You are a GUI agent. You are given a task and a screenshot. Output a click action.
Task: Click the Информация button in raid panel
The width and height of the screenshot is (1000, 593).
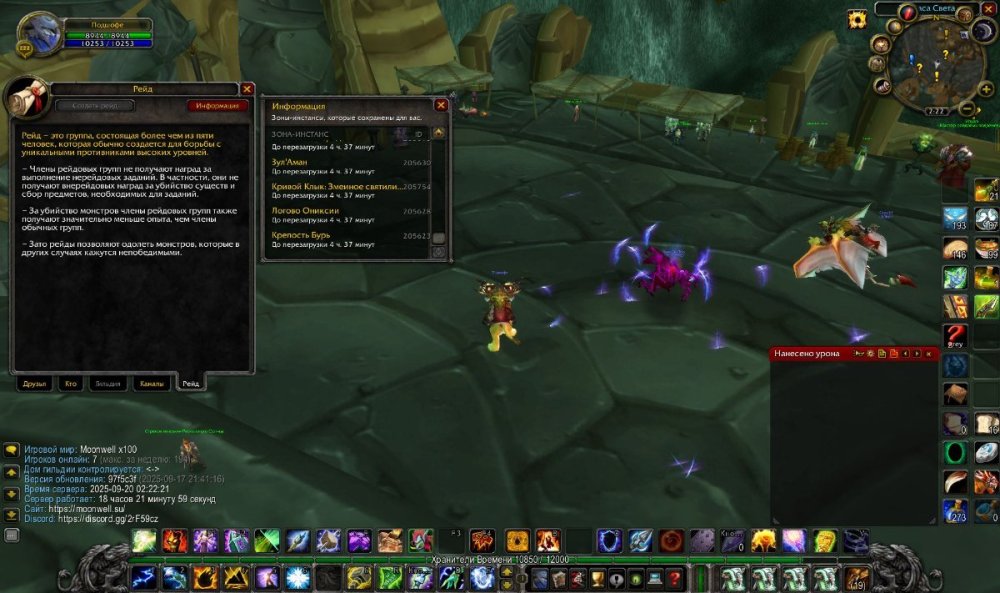pos(217,105)
